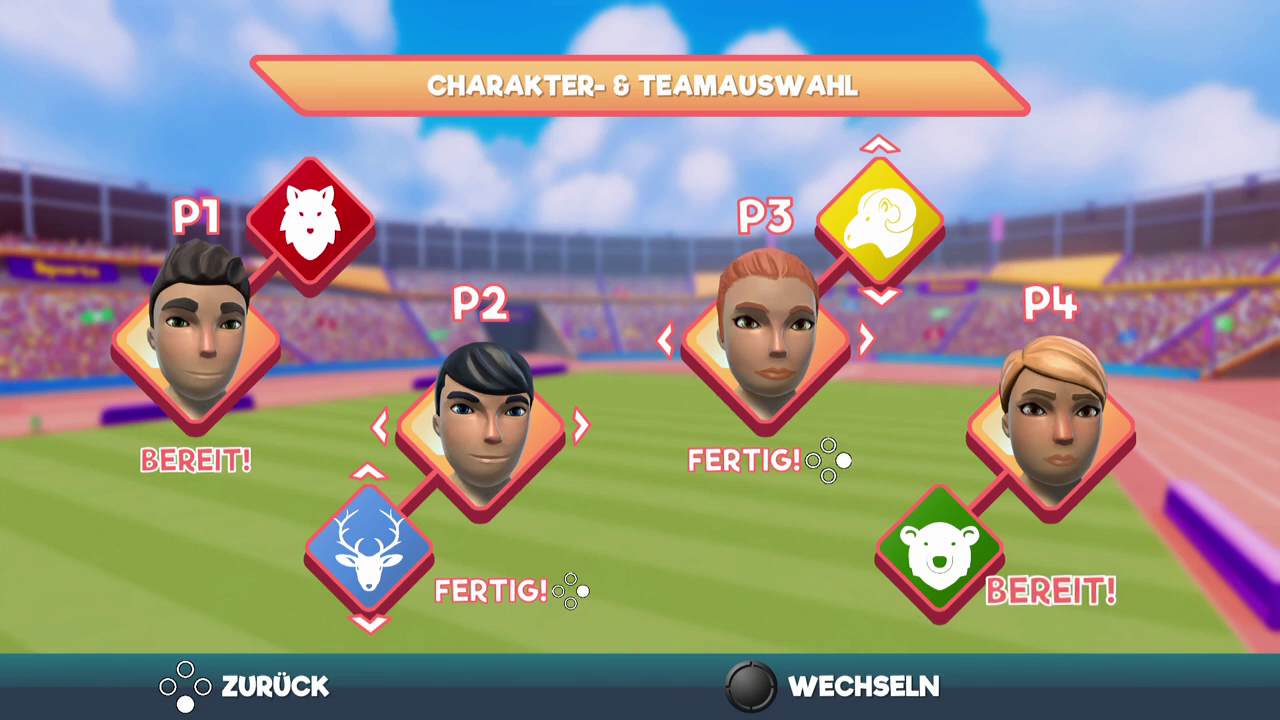Click the ZURÜCK button in the bottom bar
This screenshot has height=720, width=1280.
246,687
